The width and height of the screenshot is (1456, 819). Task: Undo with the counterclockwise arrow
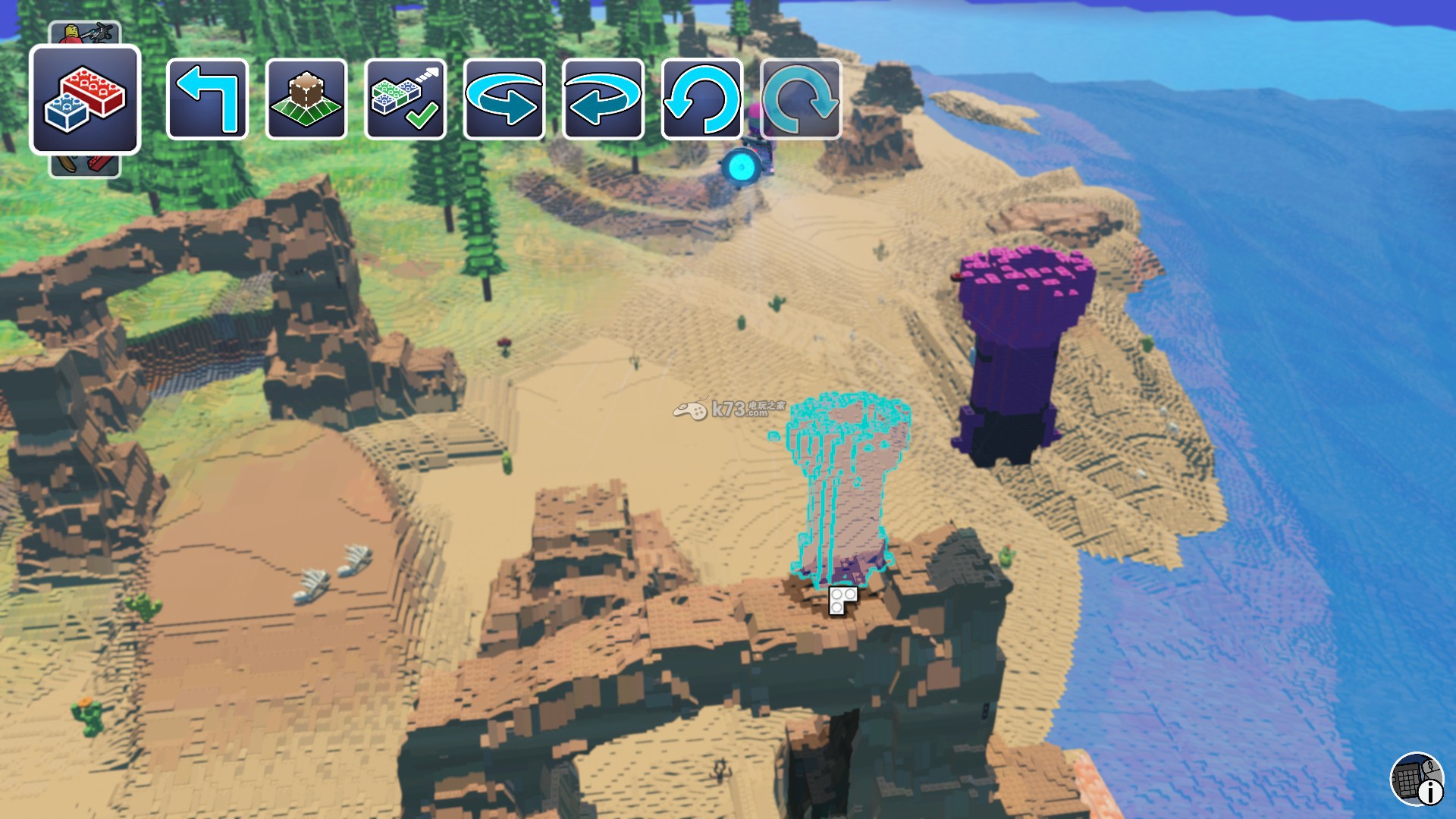pyautogui.click(x=702, y=99)
